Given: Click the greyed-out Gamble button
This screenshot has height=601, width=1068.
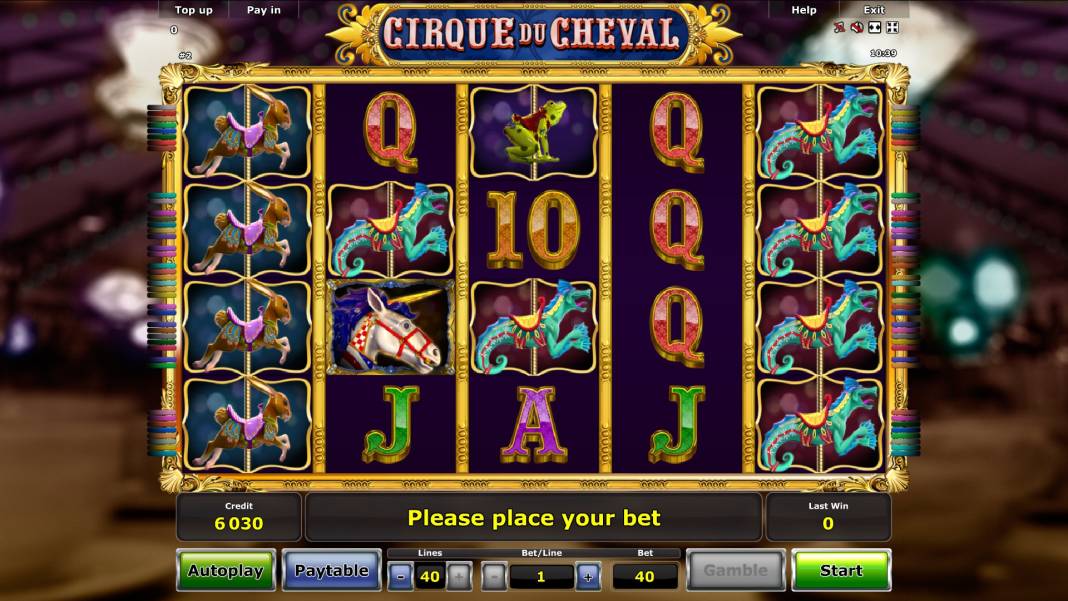Looking at the screenshot, I should 735,570.
